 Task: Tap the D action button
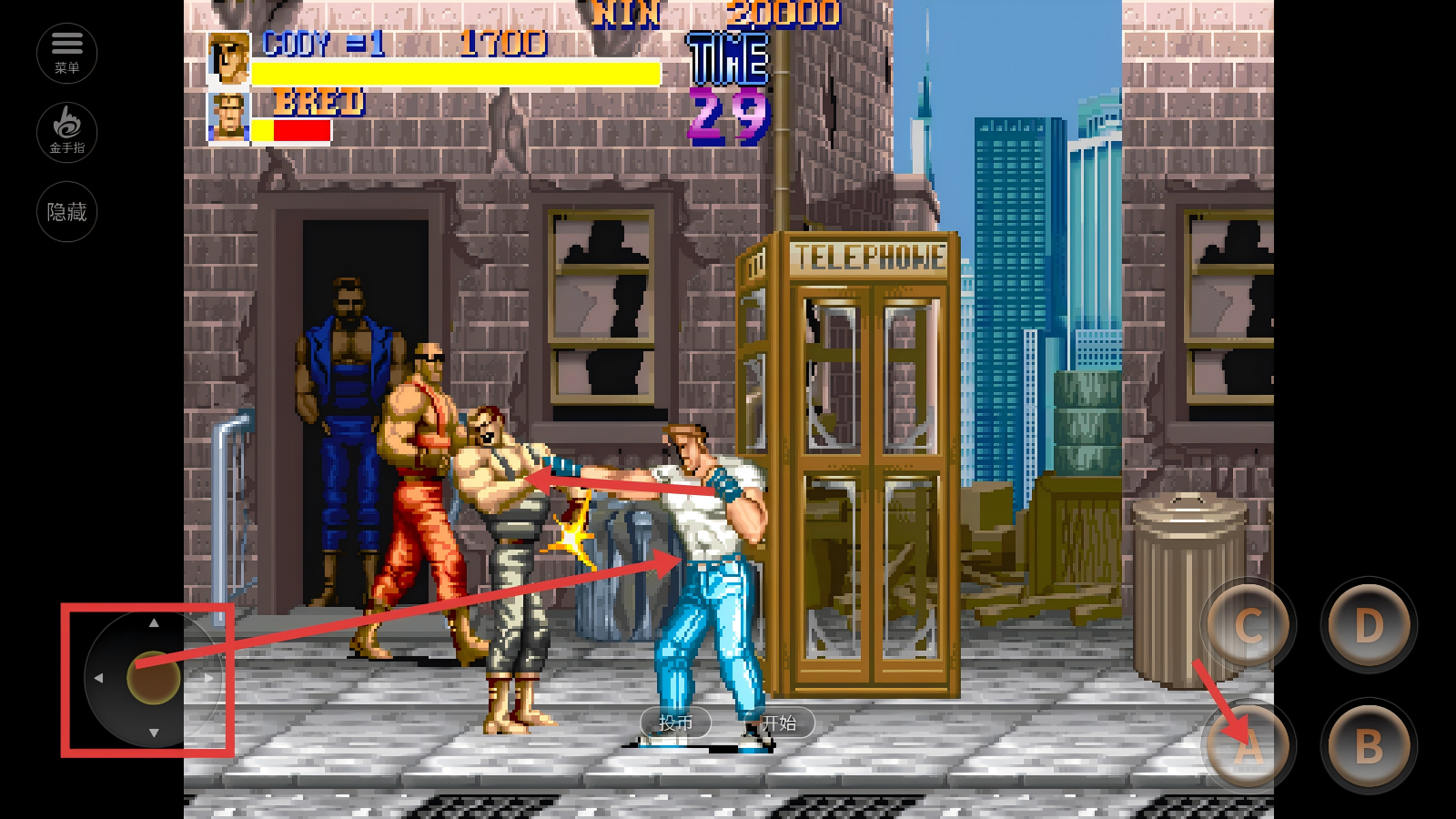[x=1369, y=626]
